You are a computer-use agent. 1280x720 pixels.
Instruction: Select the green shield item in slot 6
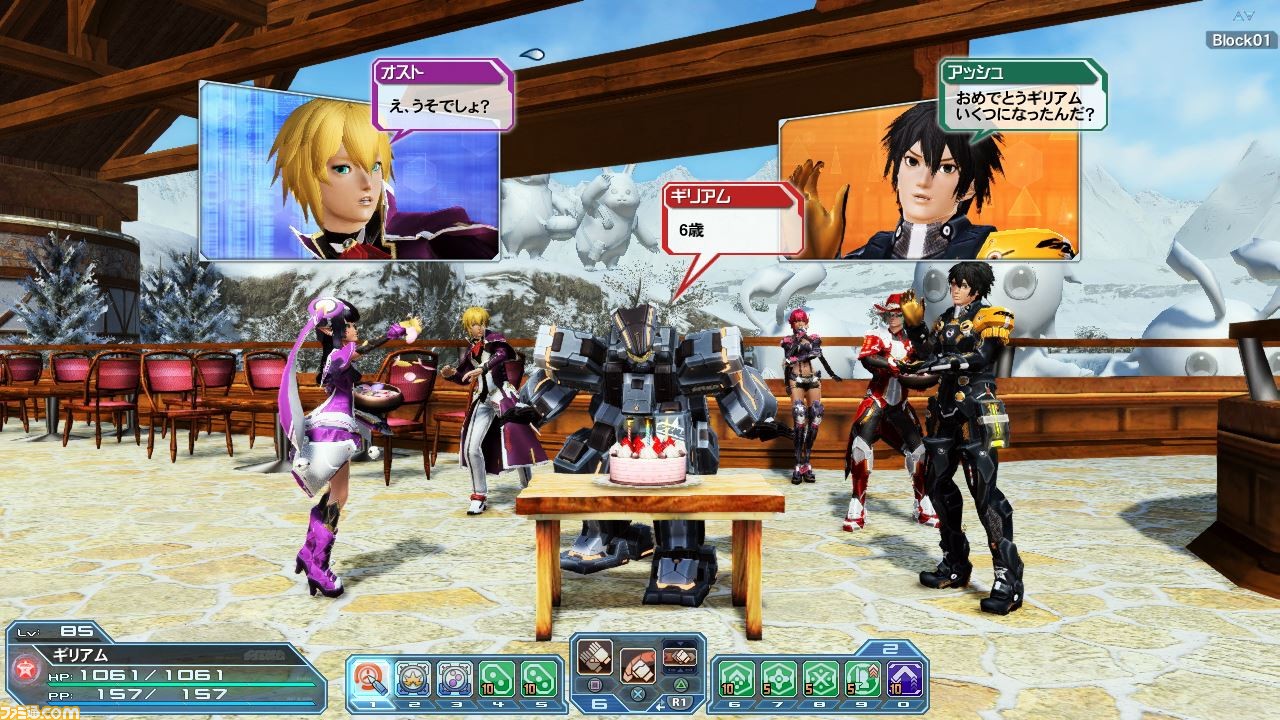pyautogui.click(x=737, y=678)
